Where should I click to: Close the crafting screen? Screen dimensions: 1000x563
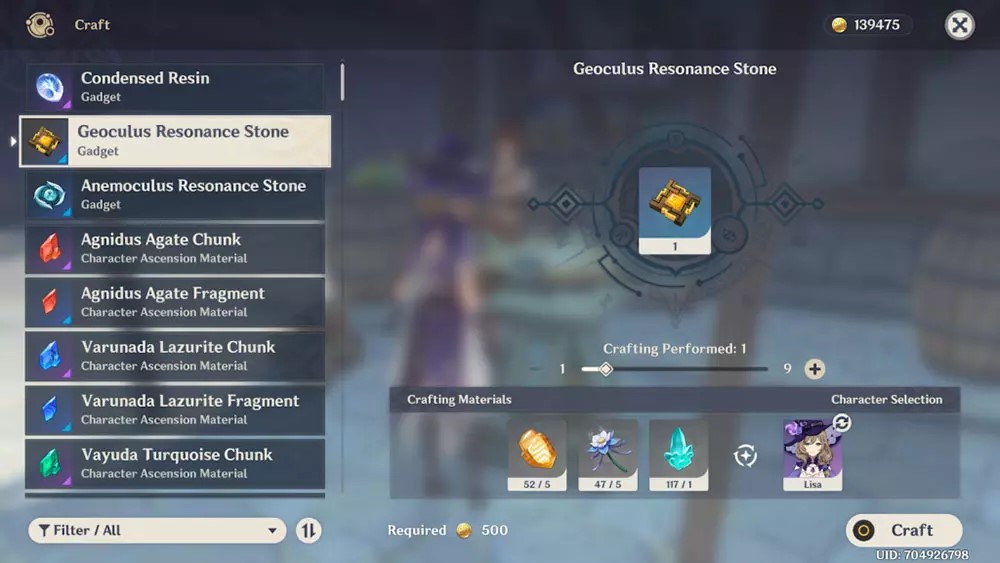[x=960, y=25]
